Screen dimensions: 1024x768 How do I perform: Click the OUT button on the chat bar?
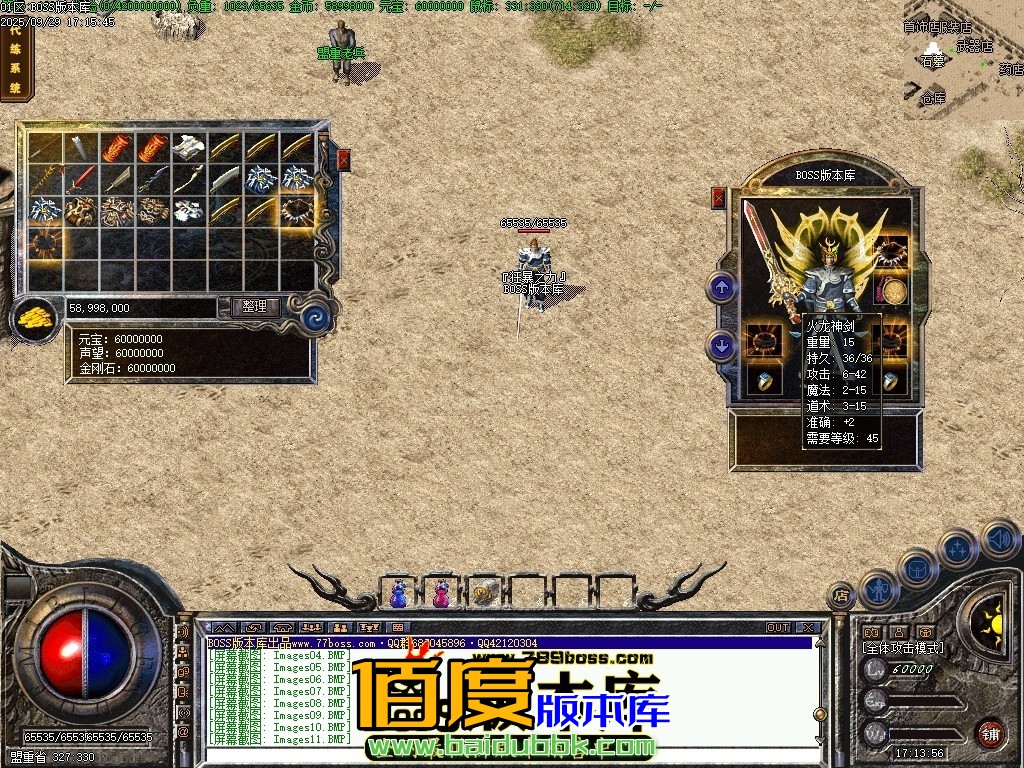pyautogui.click(x=778, y=628)
